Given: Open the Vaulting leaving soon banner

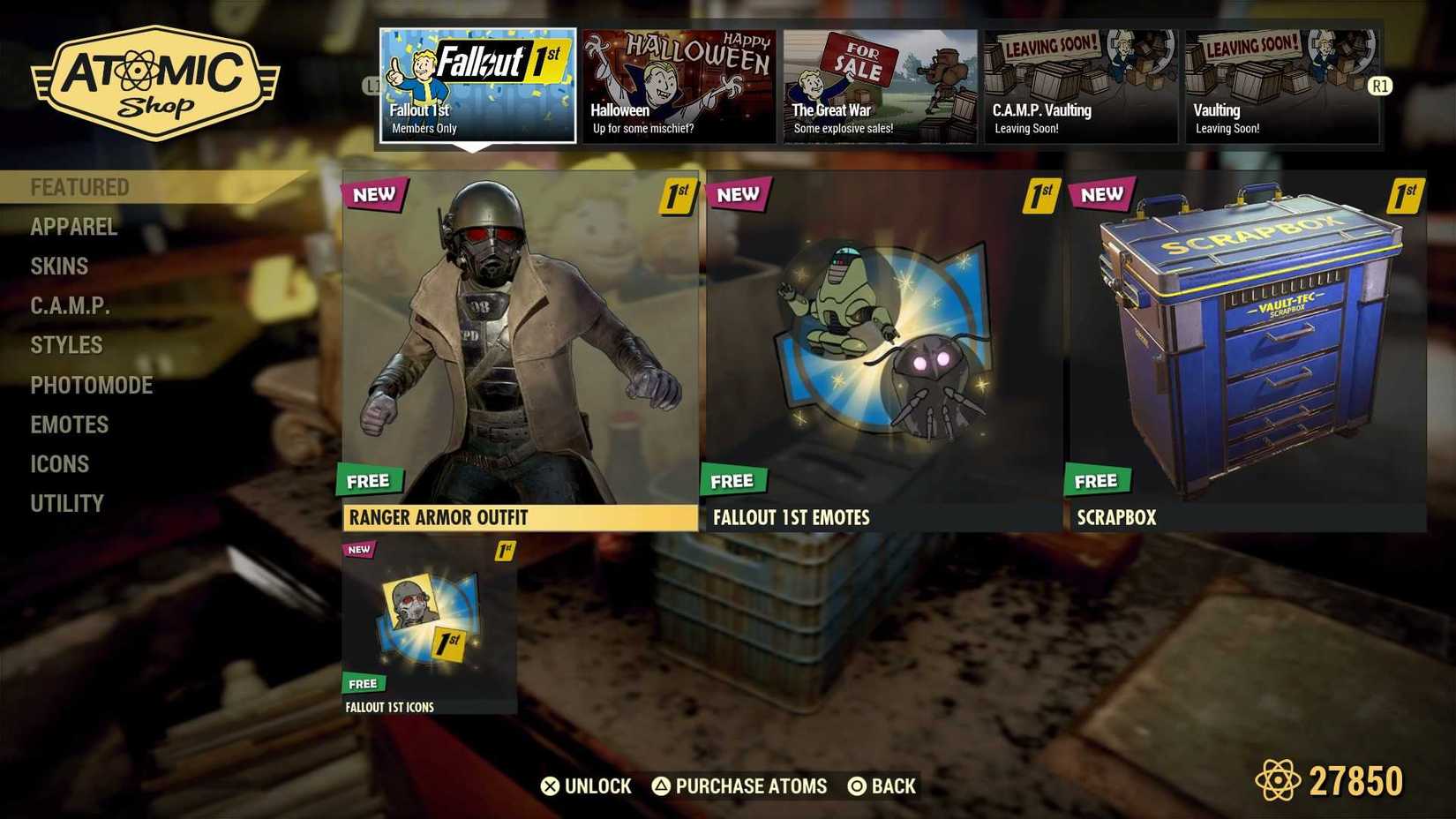Looking at the screenshot, I should 1280,84.
